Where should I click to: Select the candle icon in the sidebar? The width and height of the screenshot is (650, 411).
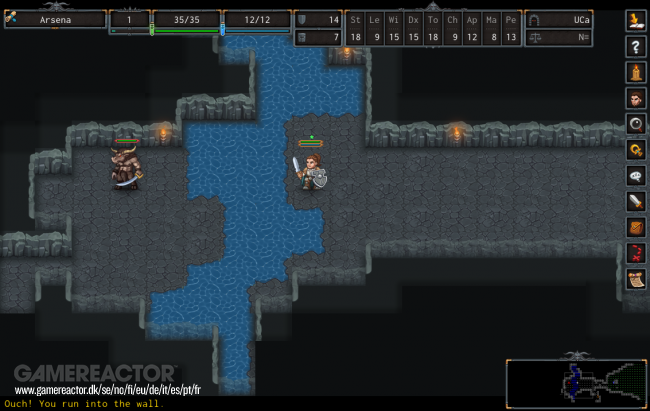[635, 72]
